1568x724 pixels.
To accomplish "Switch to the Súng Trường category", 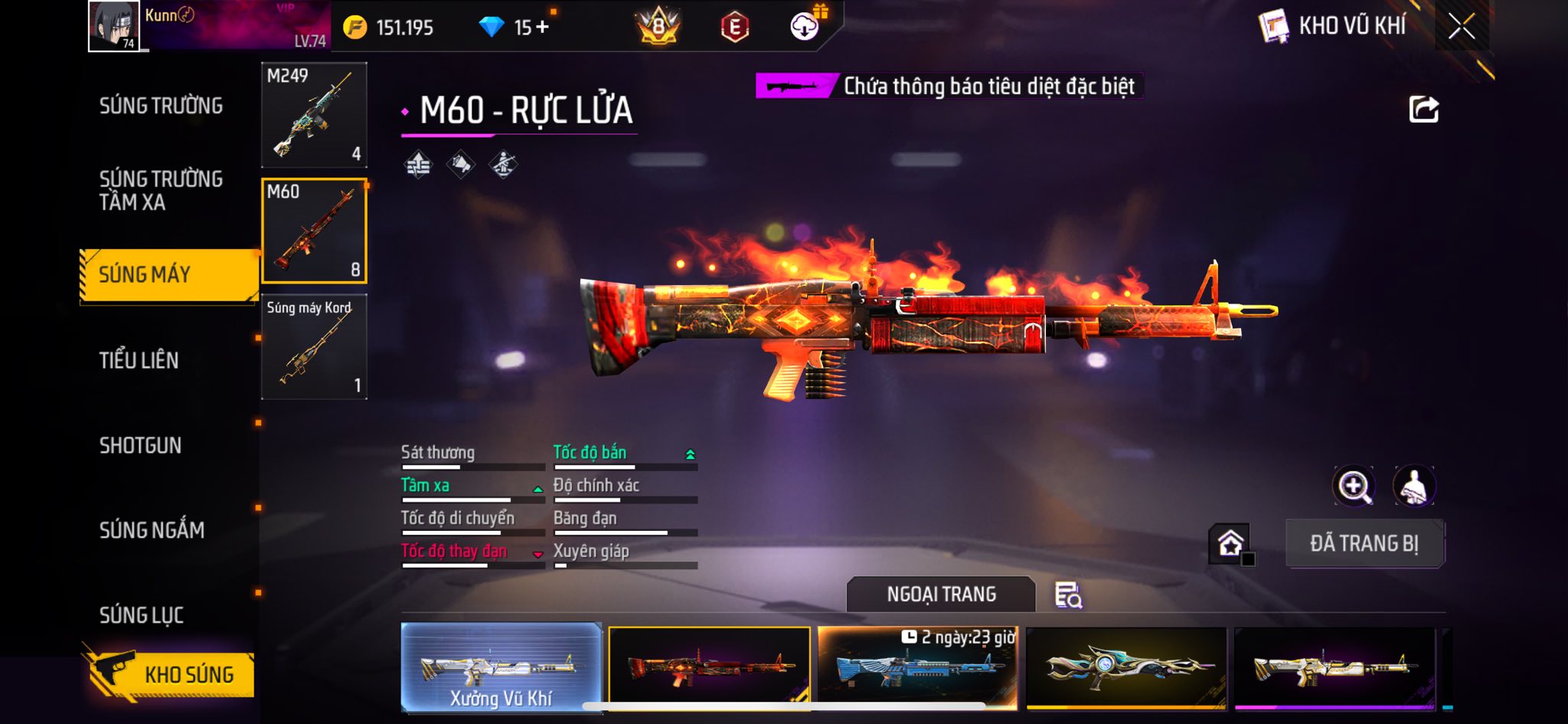I will coord(161,106).
